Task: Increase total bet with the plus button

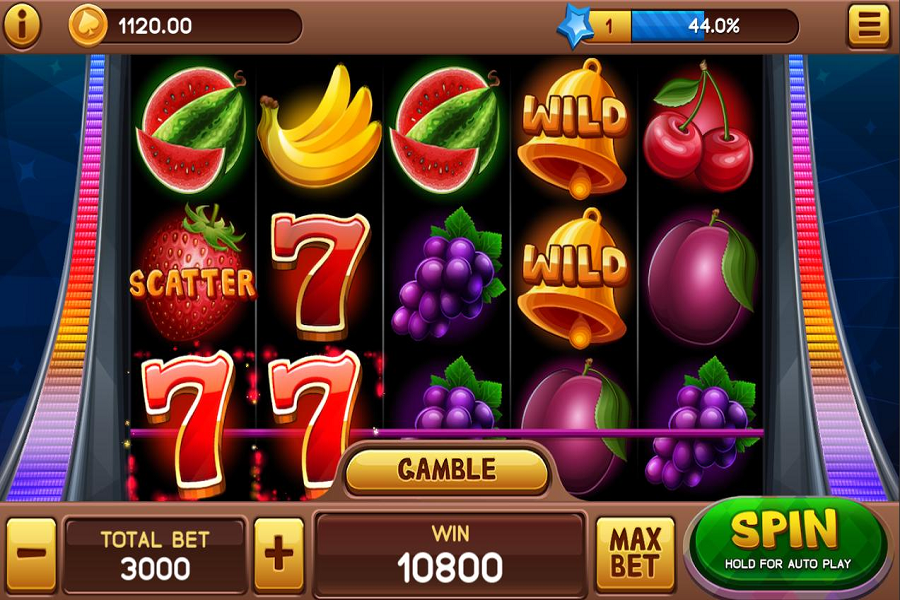Action: coord(278,551)
